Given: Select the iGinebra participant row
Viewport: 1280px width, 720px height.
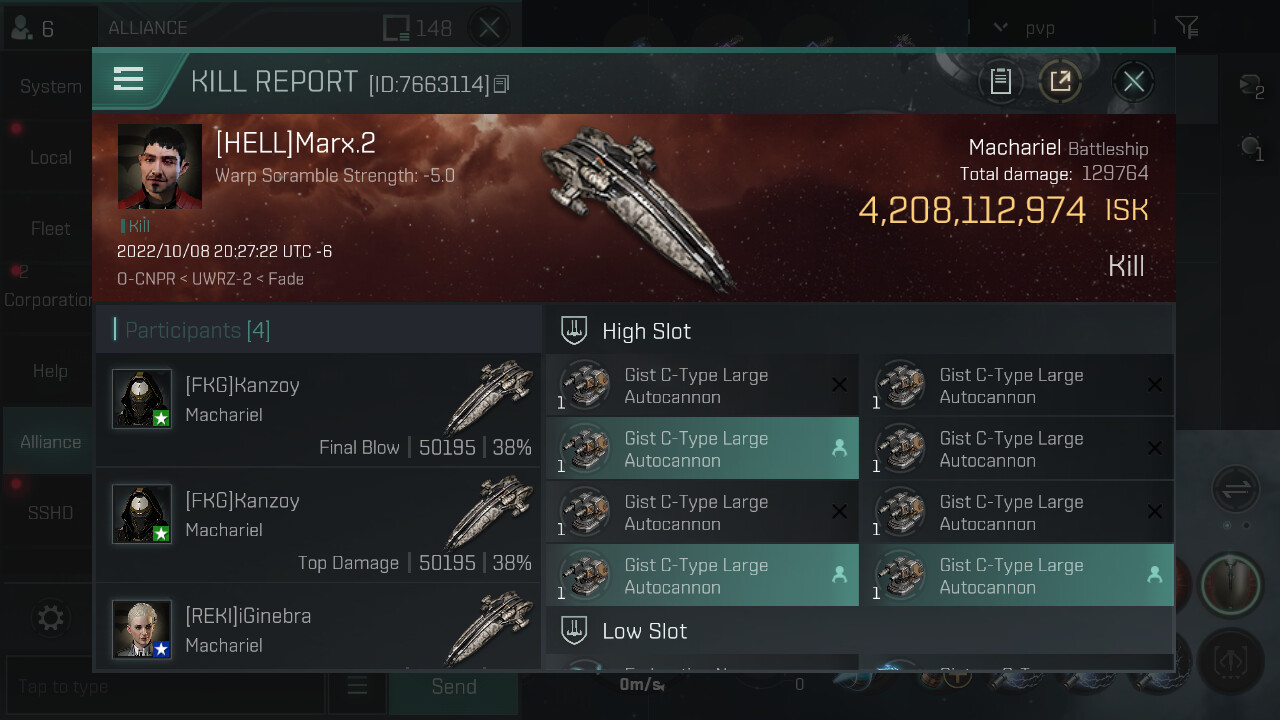Looking at the screenshot, I should point(318,630).
